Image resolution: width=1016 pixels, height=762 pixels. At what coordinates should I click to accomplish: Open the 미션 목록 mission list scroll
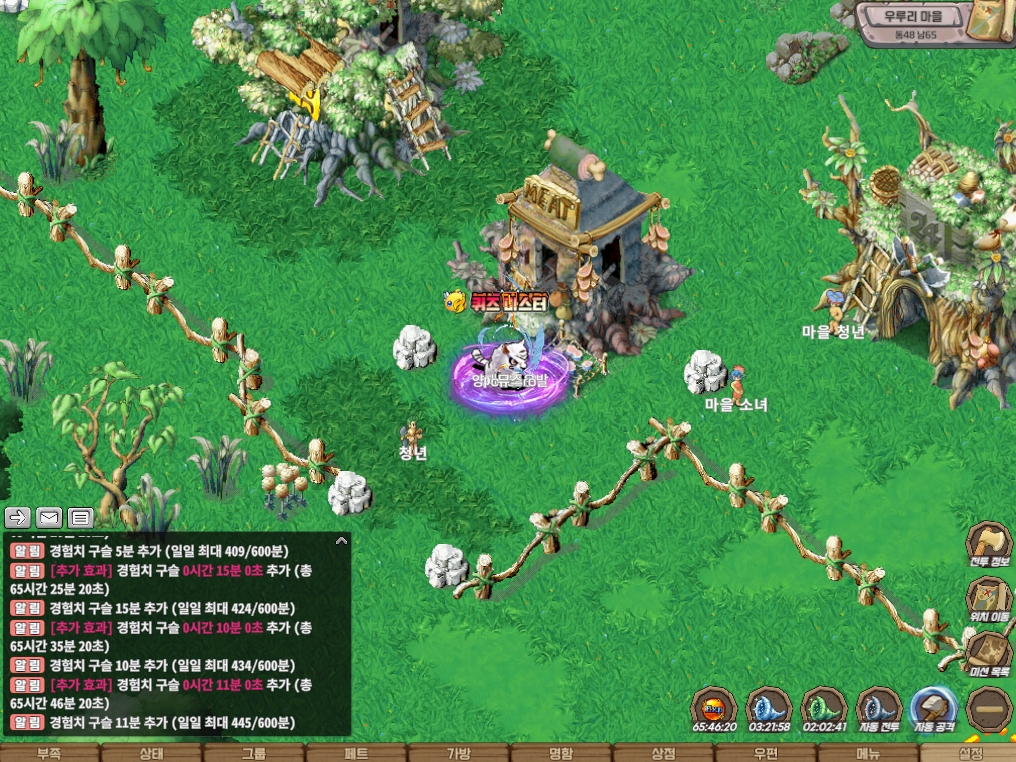(988, 654)
